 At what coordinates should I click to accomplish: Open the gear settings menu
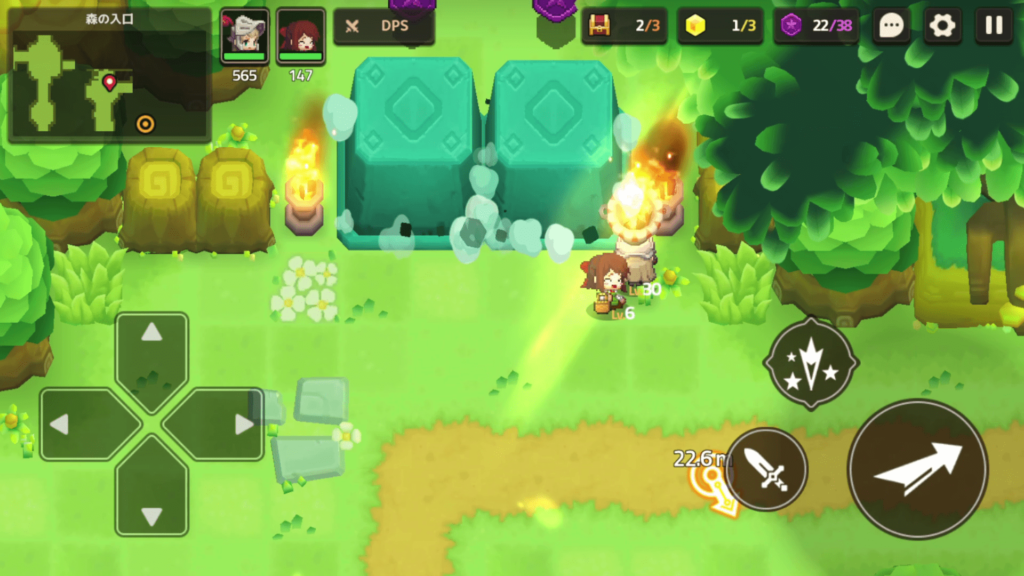pos(942,26)
